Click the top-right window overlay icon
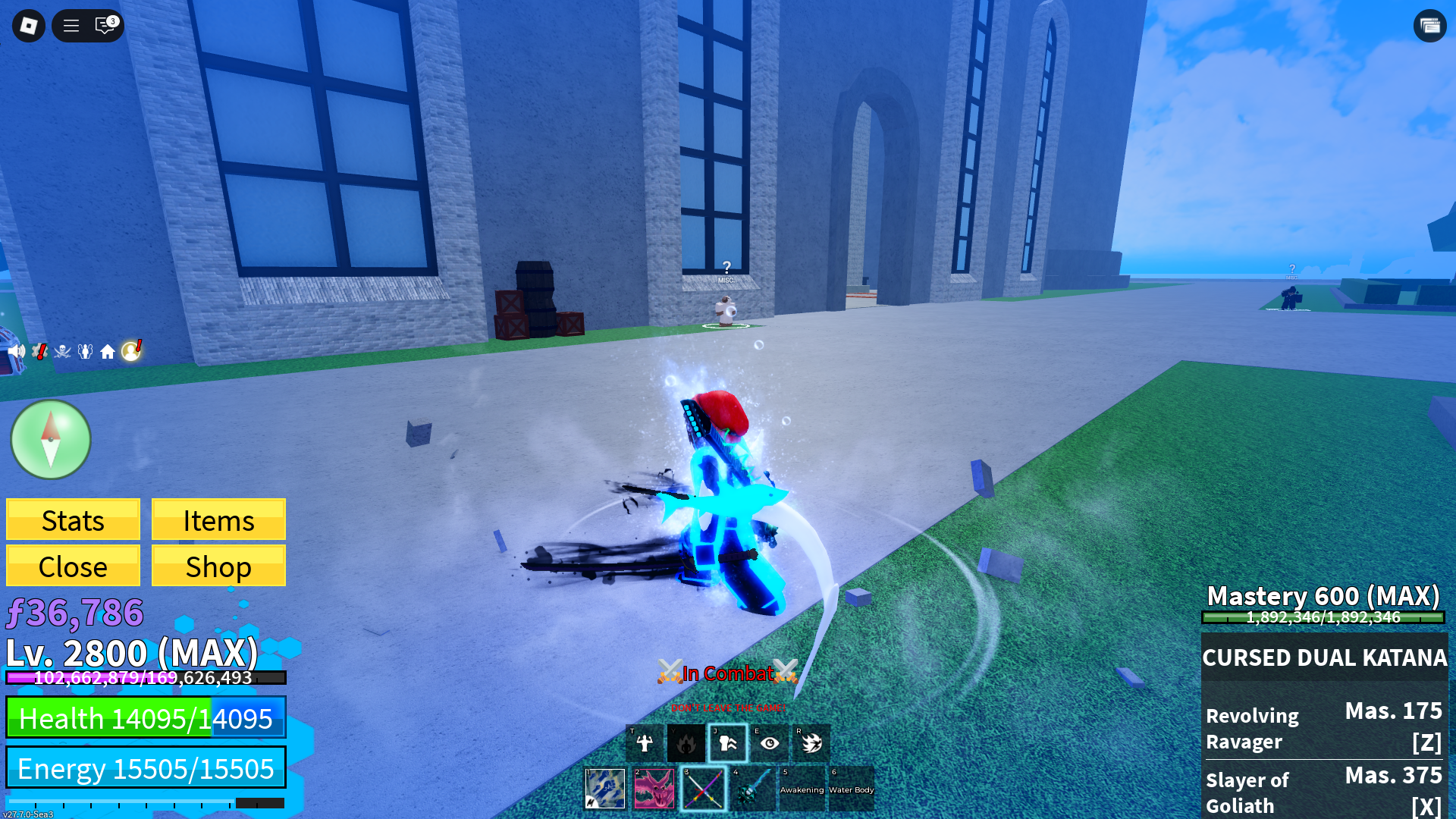Screen dimensions: 1456x819 click(1429, 26)
